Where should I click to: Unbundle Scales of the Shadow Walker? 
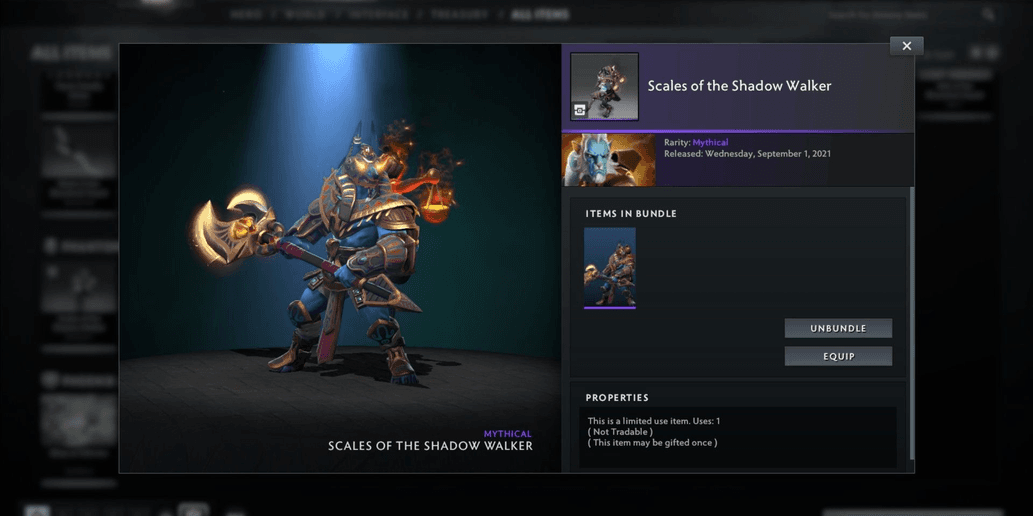click(838, 328)
